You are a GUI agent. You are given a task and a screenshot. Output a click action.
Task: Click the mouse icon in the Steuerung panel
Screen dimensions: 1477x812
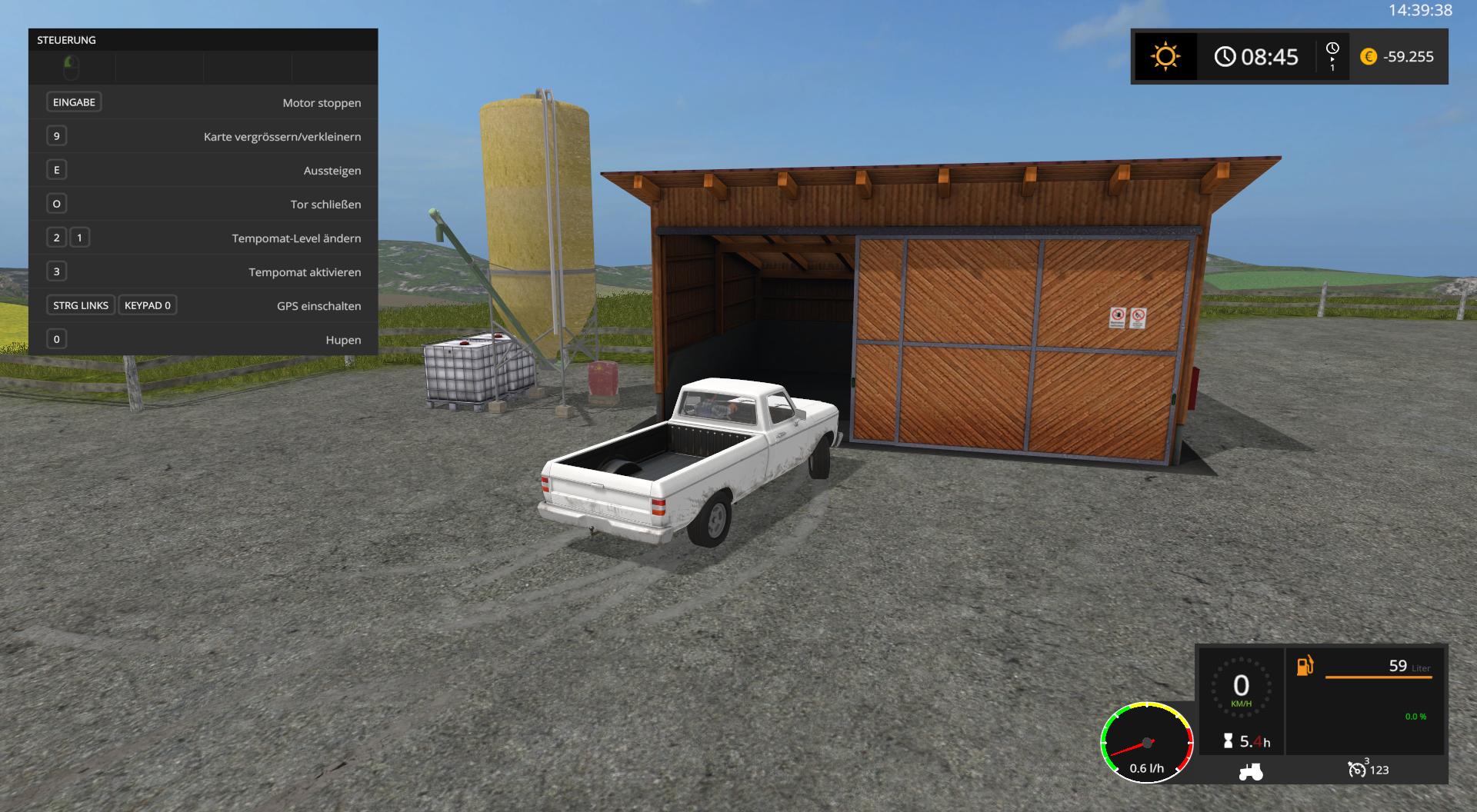pos(71,68)
